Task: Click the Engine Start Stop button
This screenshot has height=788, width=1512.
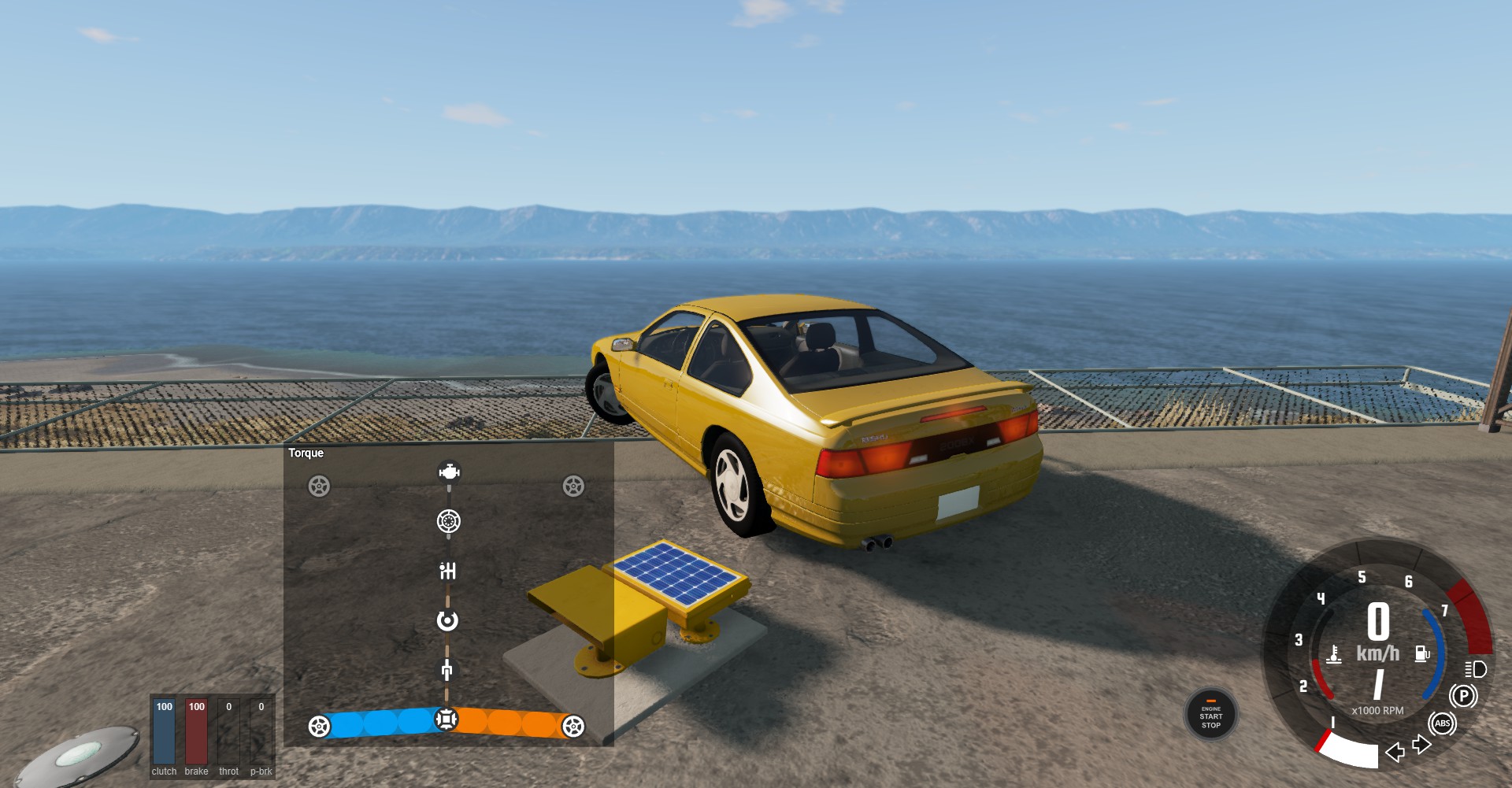Action: tap(1210, 715)
